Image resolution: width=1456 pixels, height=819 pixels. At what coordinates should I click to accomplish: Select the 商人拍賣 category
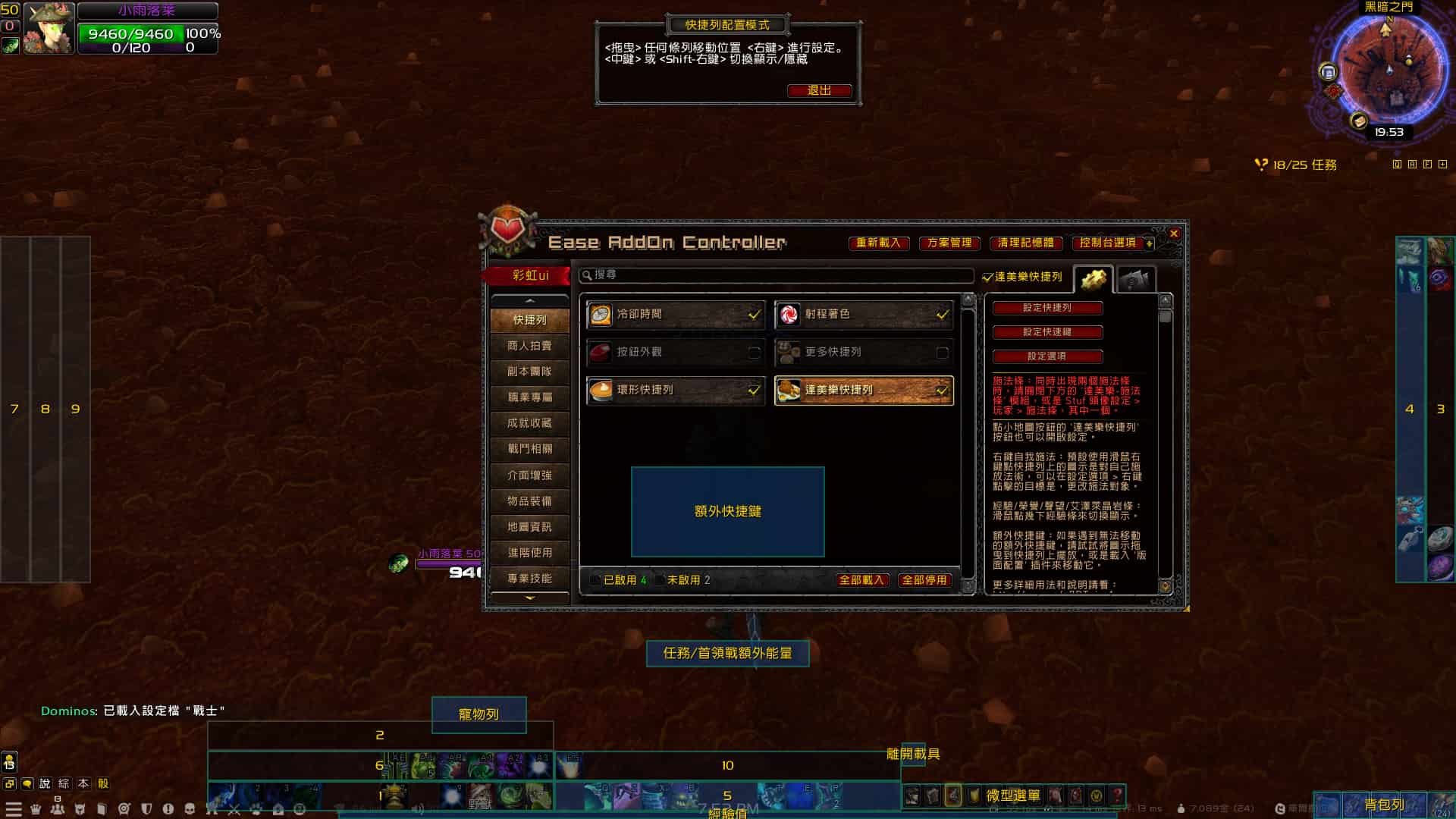[x=529, y=346]
